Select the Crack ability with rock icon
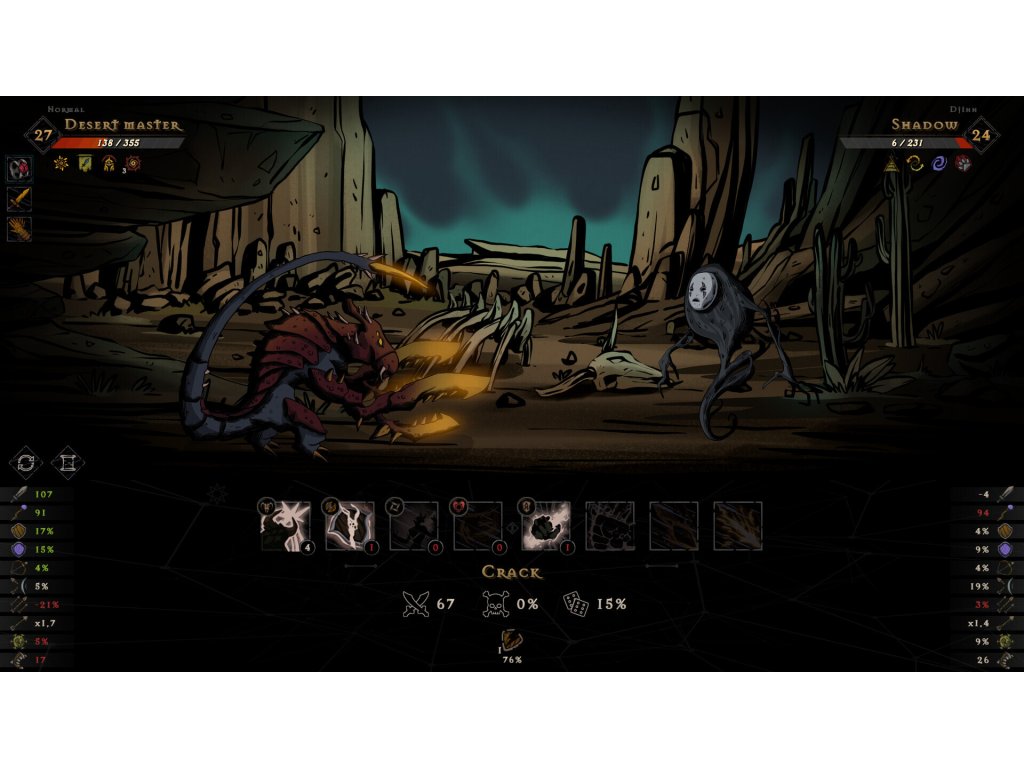The image size is (1024, 768). 546,526
